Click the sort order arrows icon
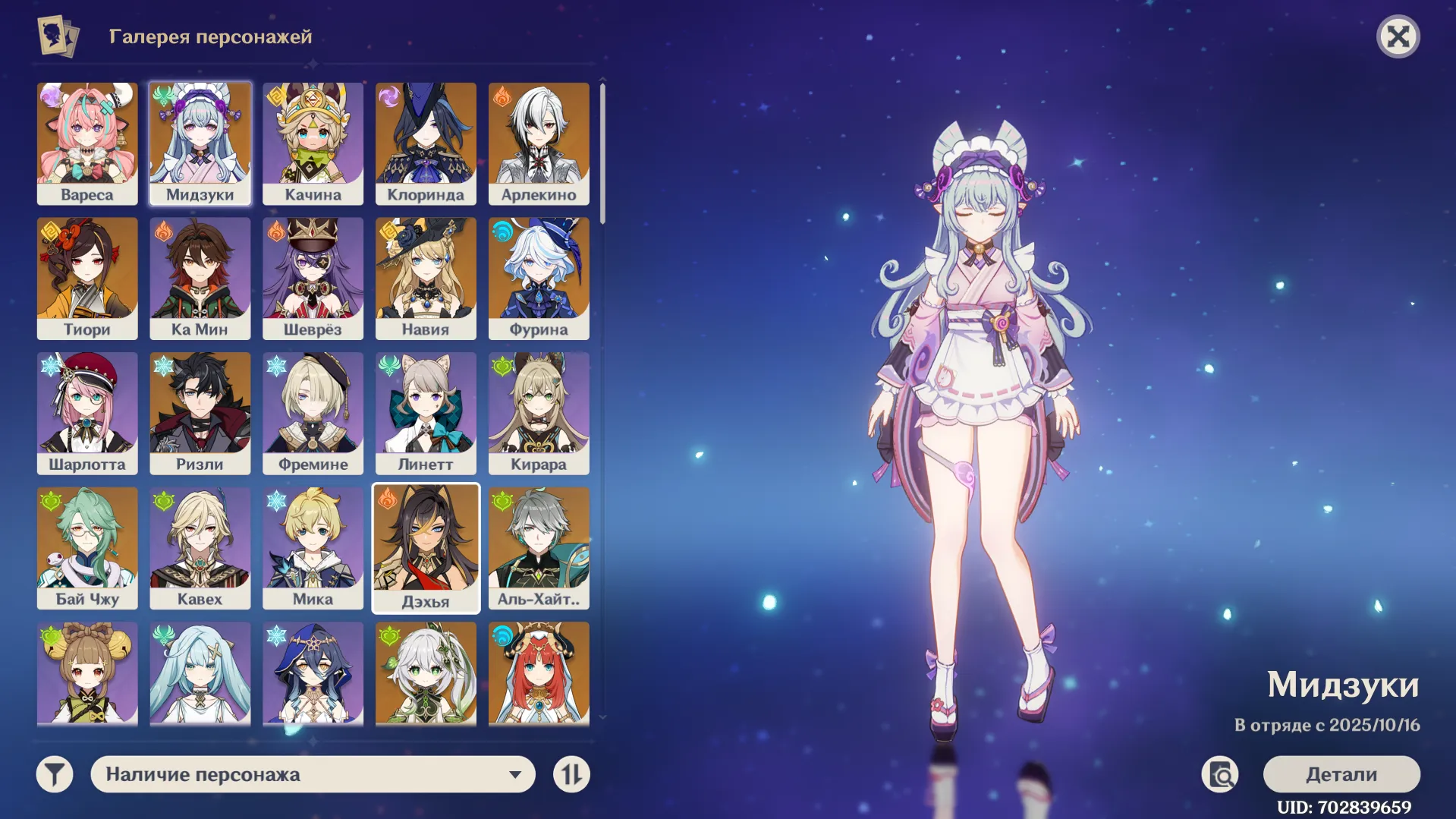The height and width of the screenshot is (819, 1456). click(573, 774)
